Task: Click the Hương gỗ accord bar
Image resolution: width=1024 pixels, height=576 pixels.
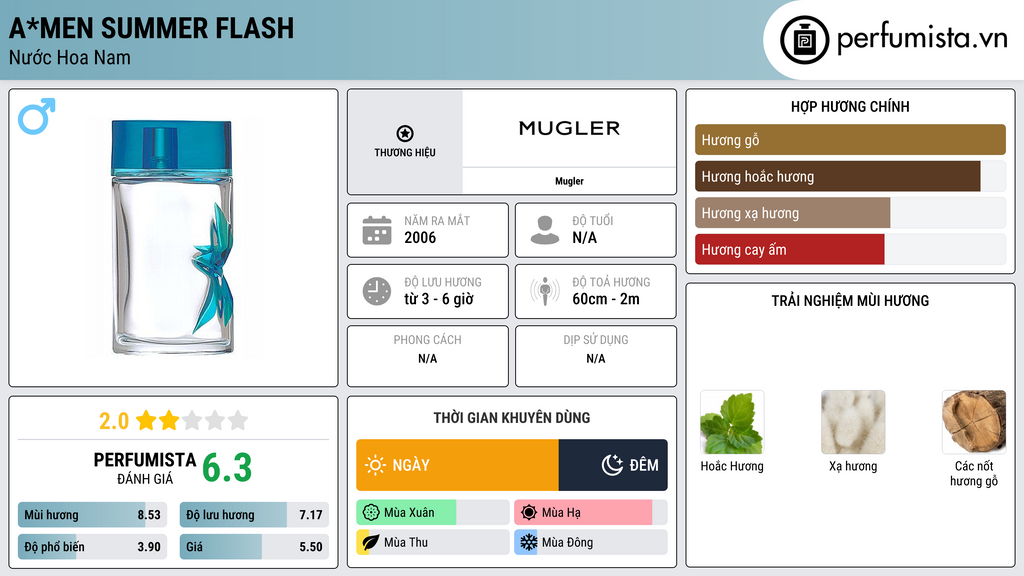Action: (x=850, y=140)
